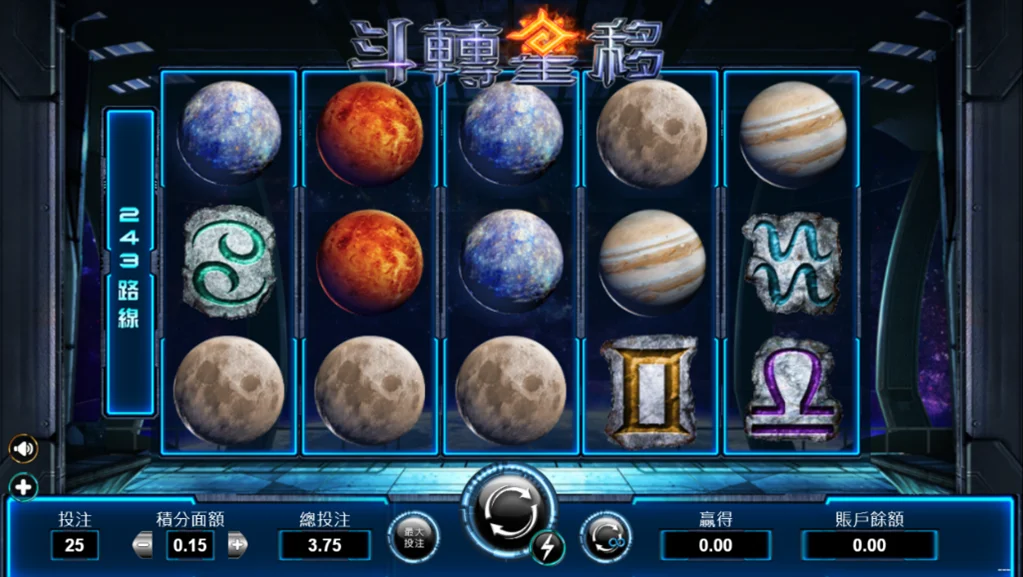The height and width of the screenshot is (577, 1023).
Task: Increase the 積分面額 coin value
Action: point(237,545)
